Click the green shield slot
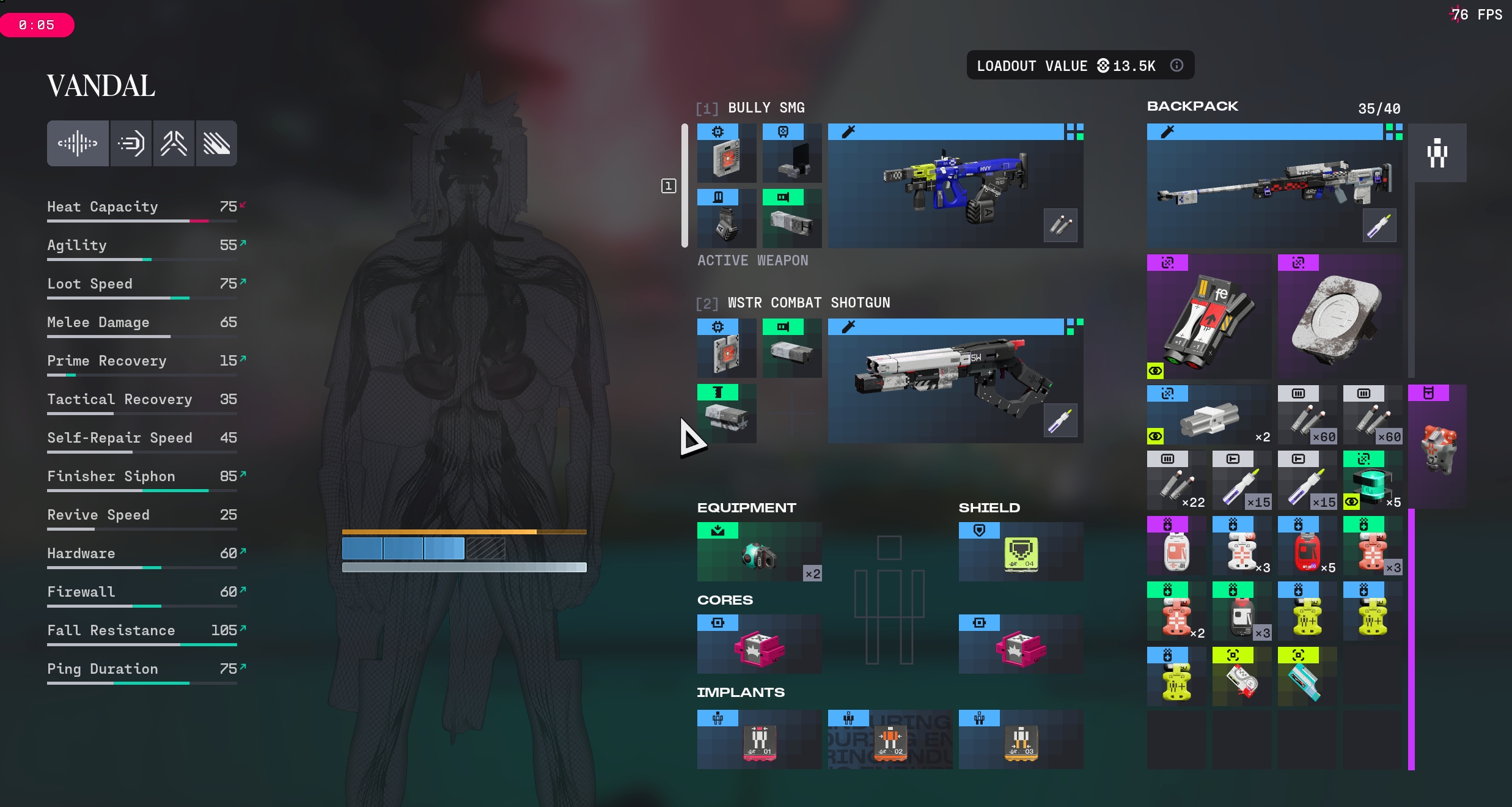The width and height of the screenshot is (1512, 807). tap(1021, 553)
